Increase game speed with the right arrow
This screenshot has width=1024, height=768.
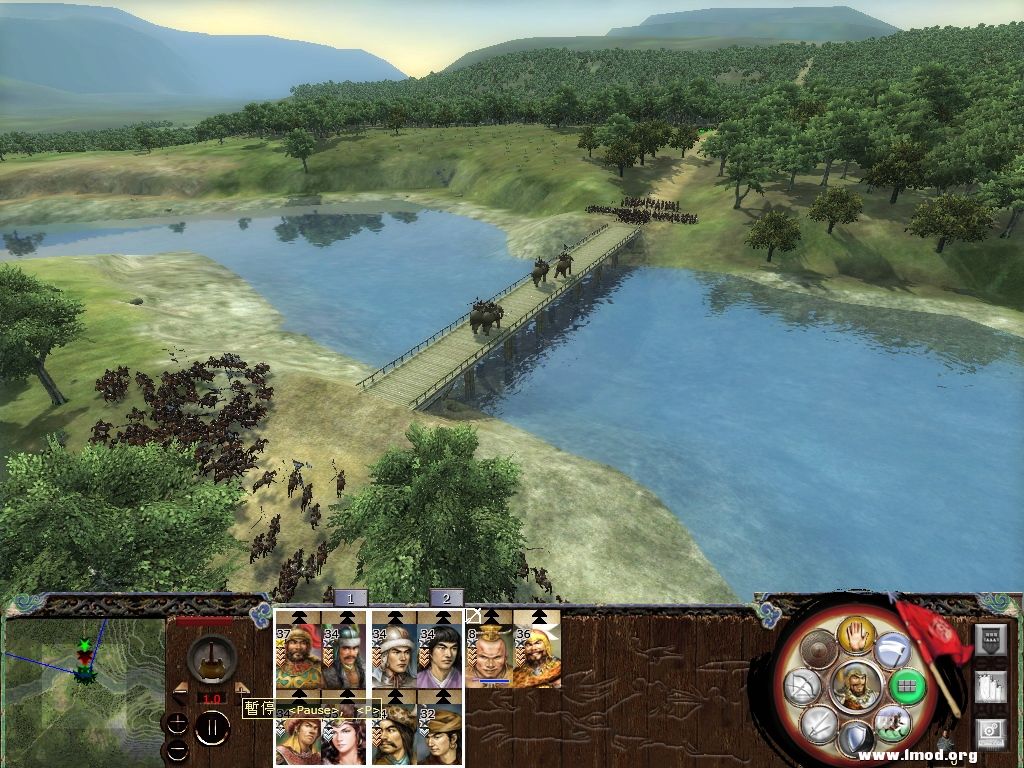click(242, 688)
